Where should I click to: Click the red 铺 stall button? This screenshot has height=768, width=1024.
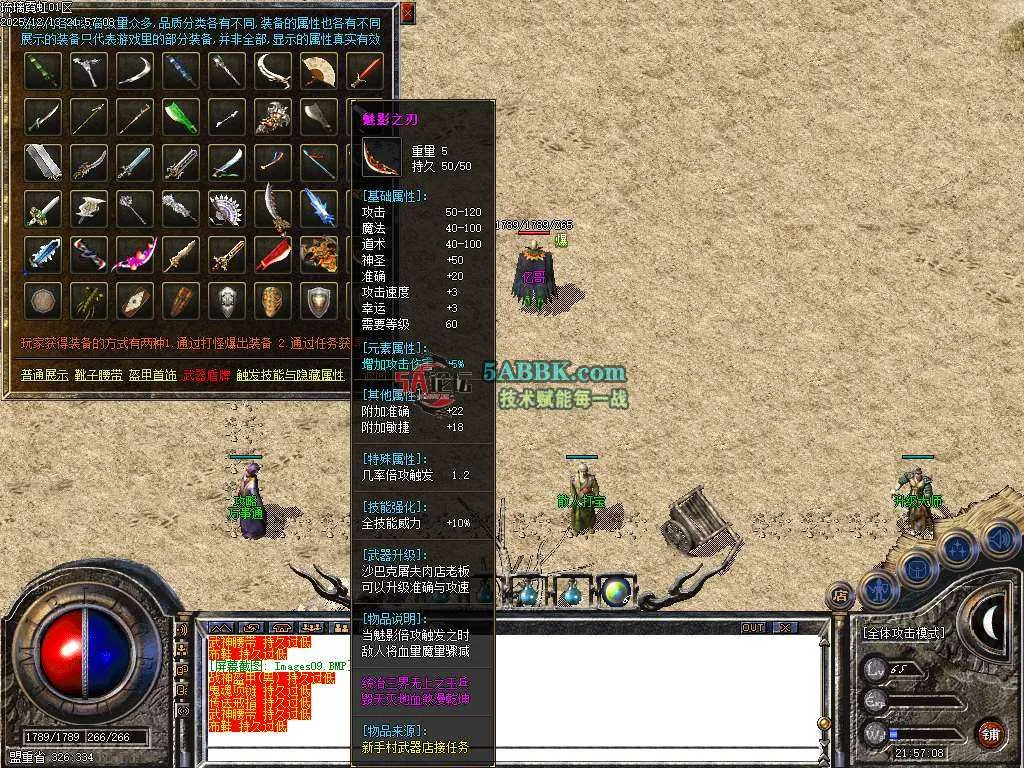tap(990, 733)
